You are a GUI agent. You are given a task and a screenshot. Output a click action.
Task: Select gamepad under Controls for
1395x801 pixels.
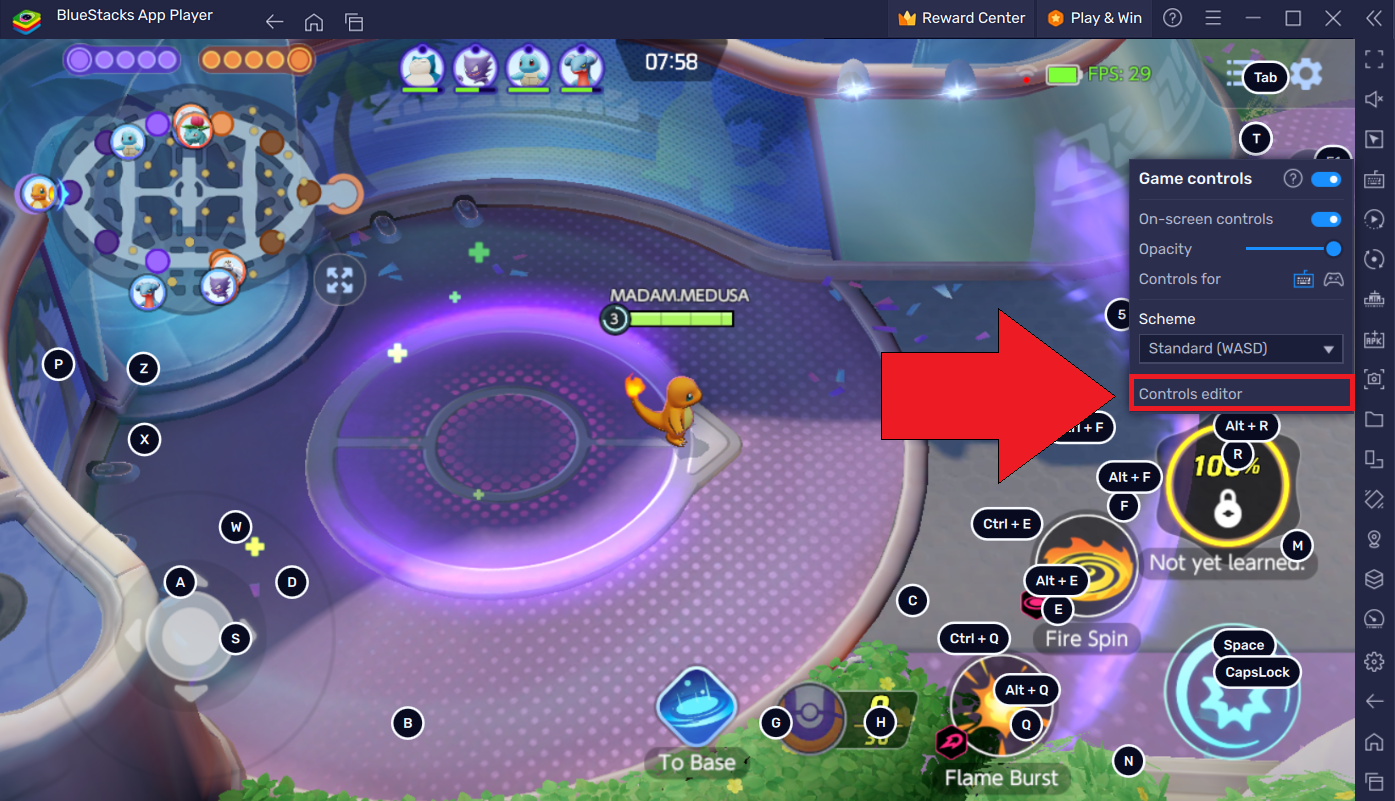point(1334,279)
